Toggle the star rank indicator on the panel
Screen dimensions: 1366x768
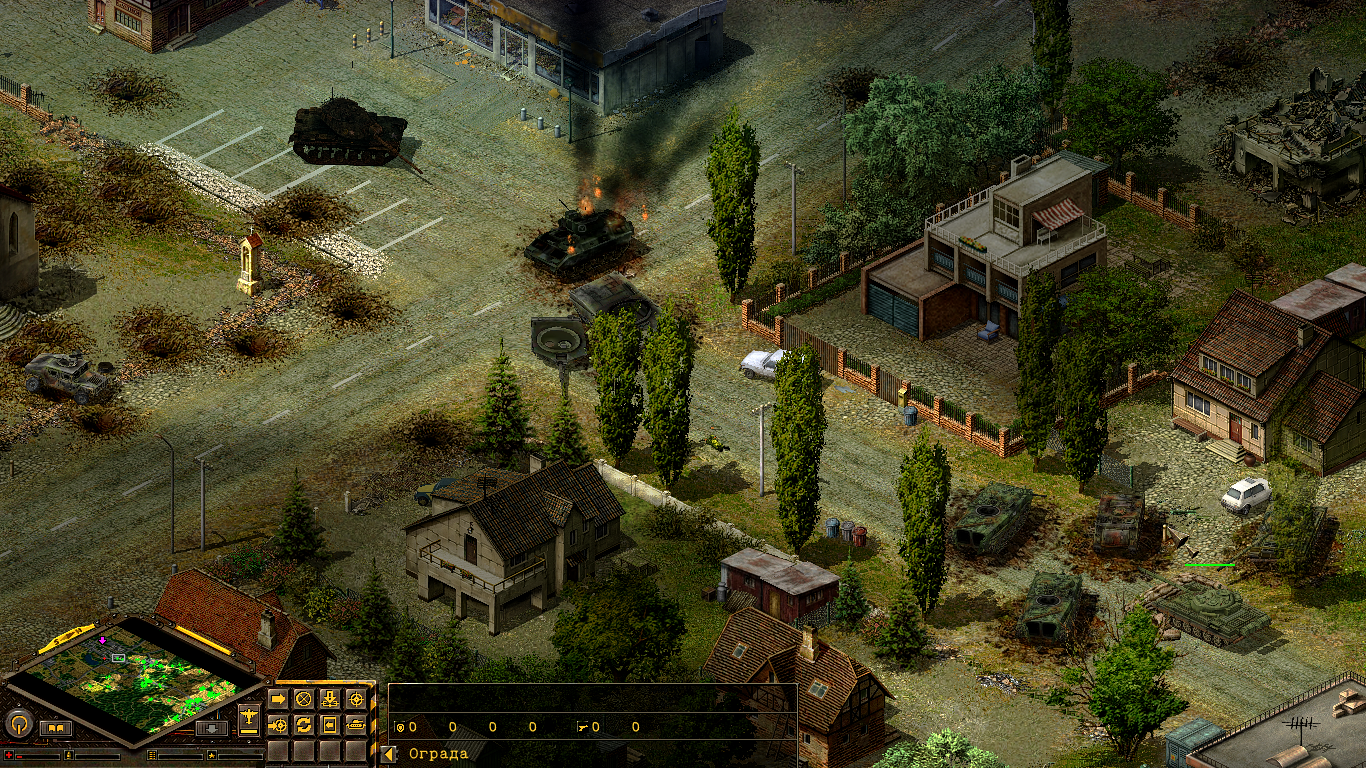click(x=211, y=756)
